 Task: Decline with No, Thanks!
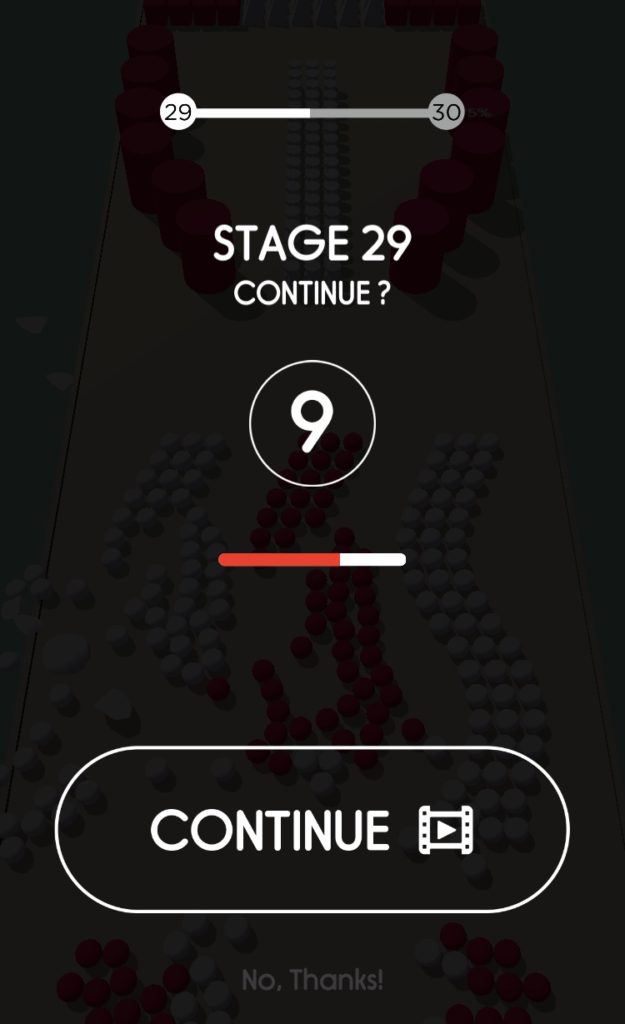pos(312,980)
